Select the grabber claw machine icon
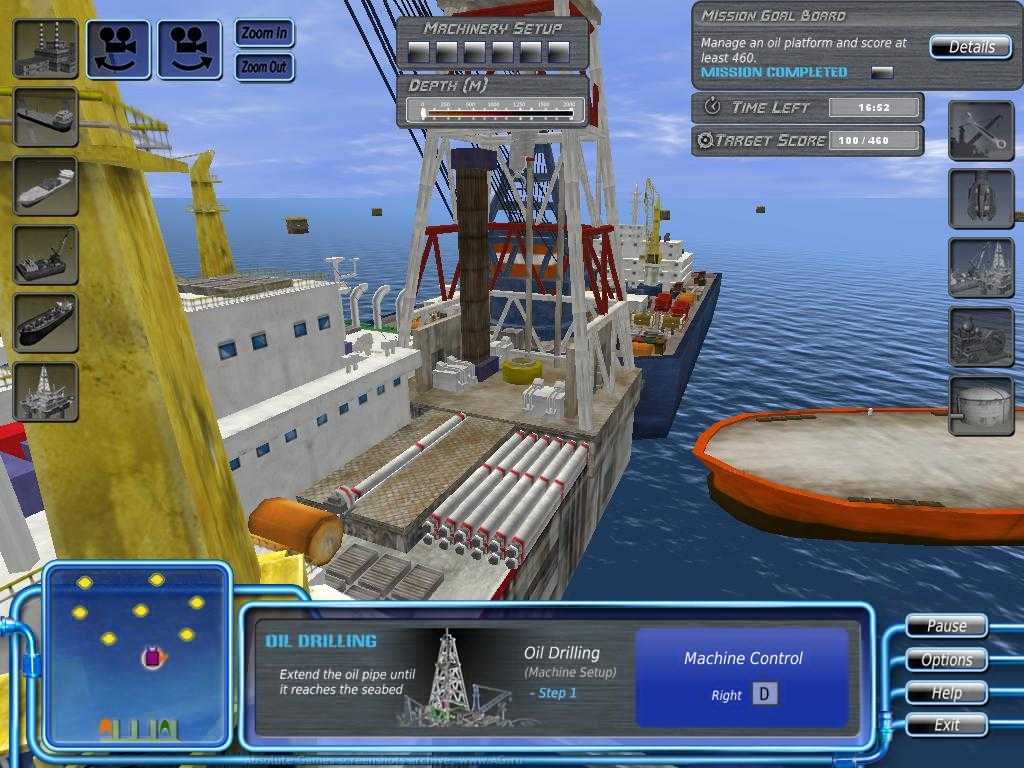1024x768 pixels. coord(980,199)
